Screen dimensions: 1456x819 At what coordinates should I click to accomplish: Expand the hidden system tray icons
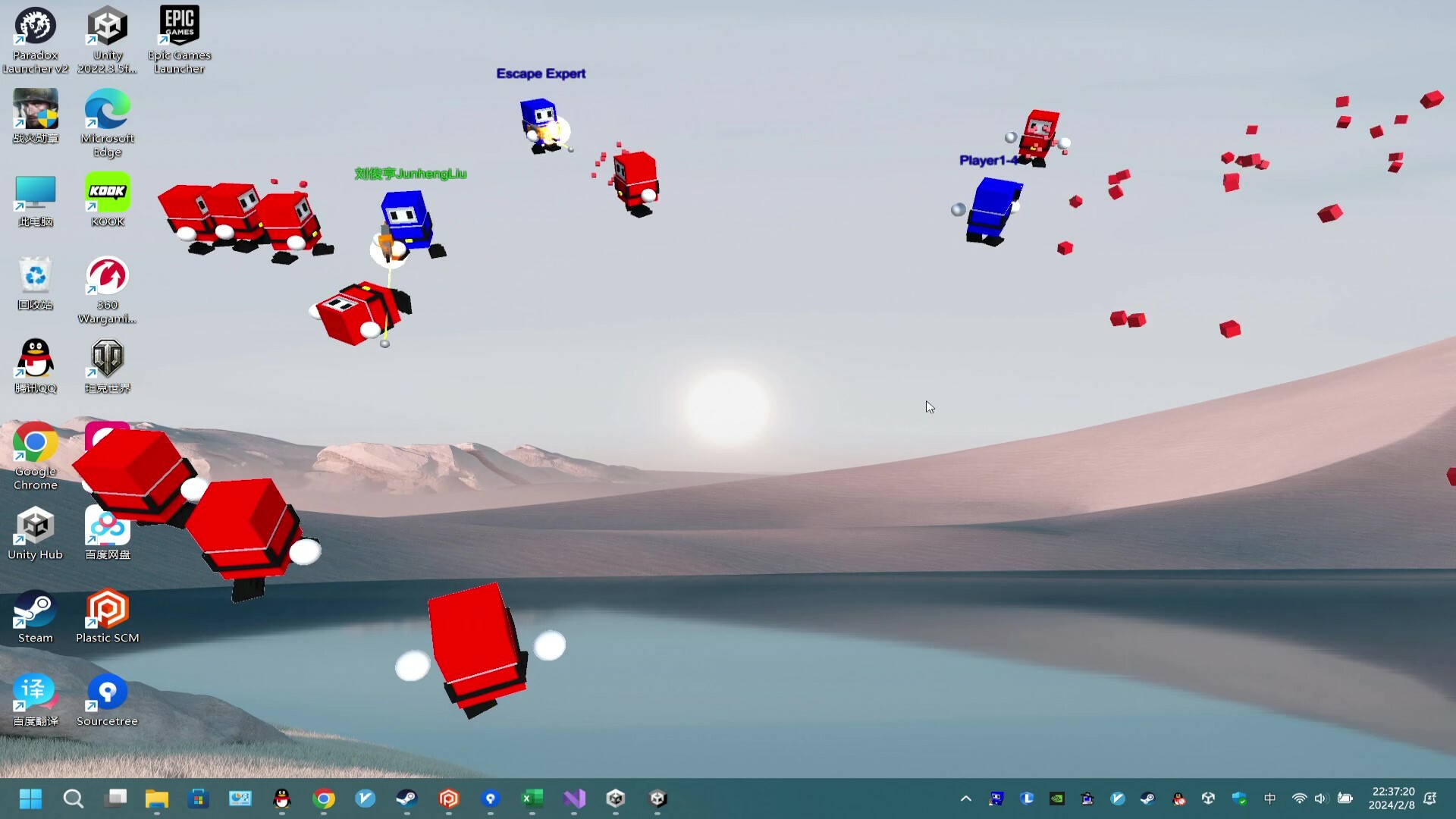point(966,799)
